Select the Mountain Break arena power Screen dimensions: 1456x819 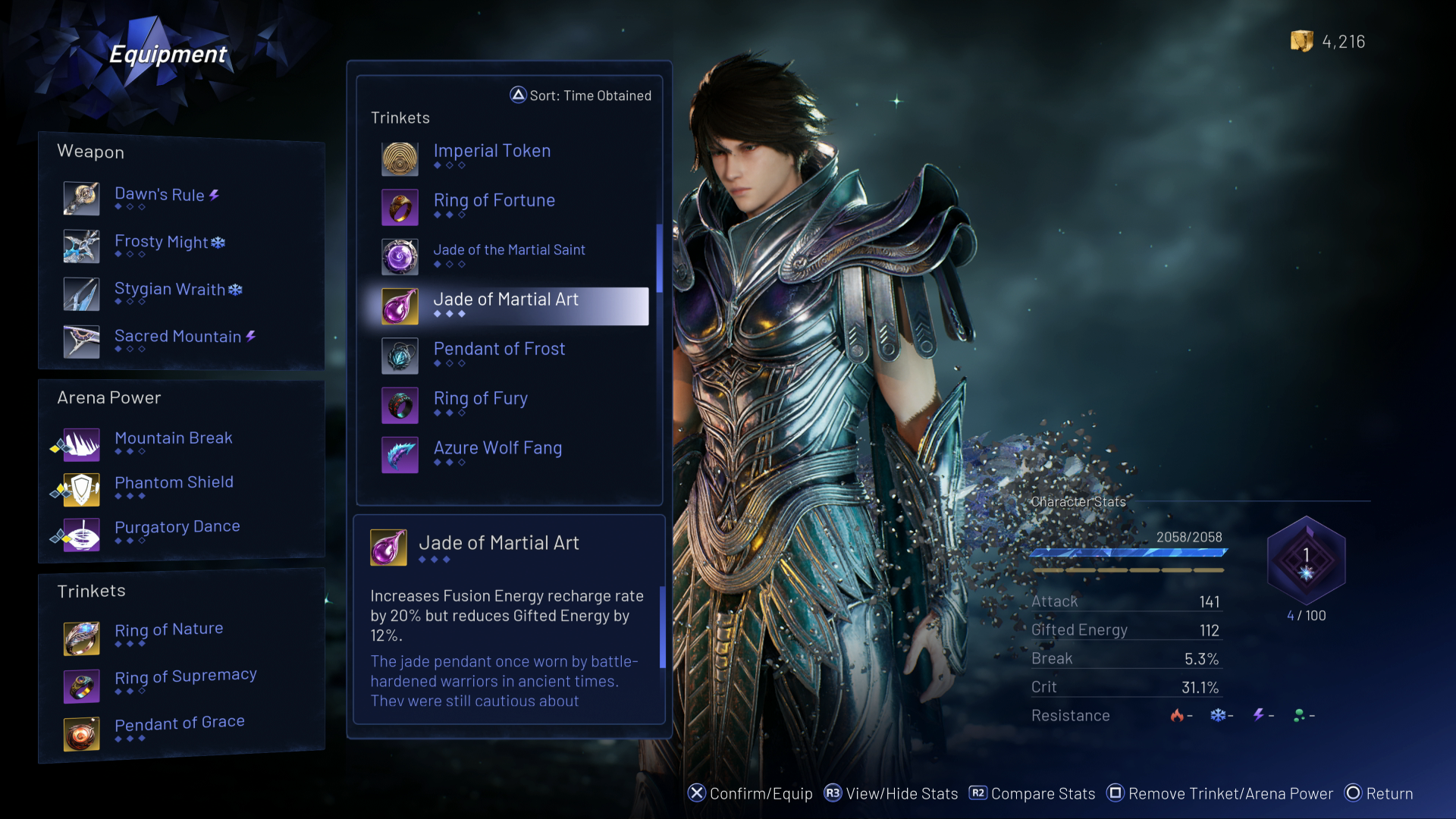pyautogui.click(x=173, y=438)
